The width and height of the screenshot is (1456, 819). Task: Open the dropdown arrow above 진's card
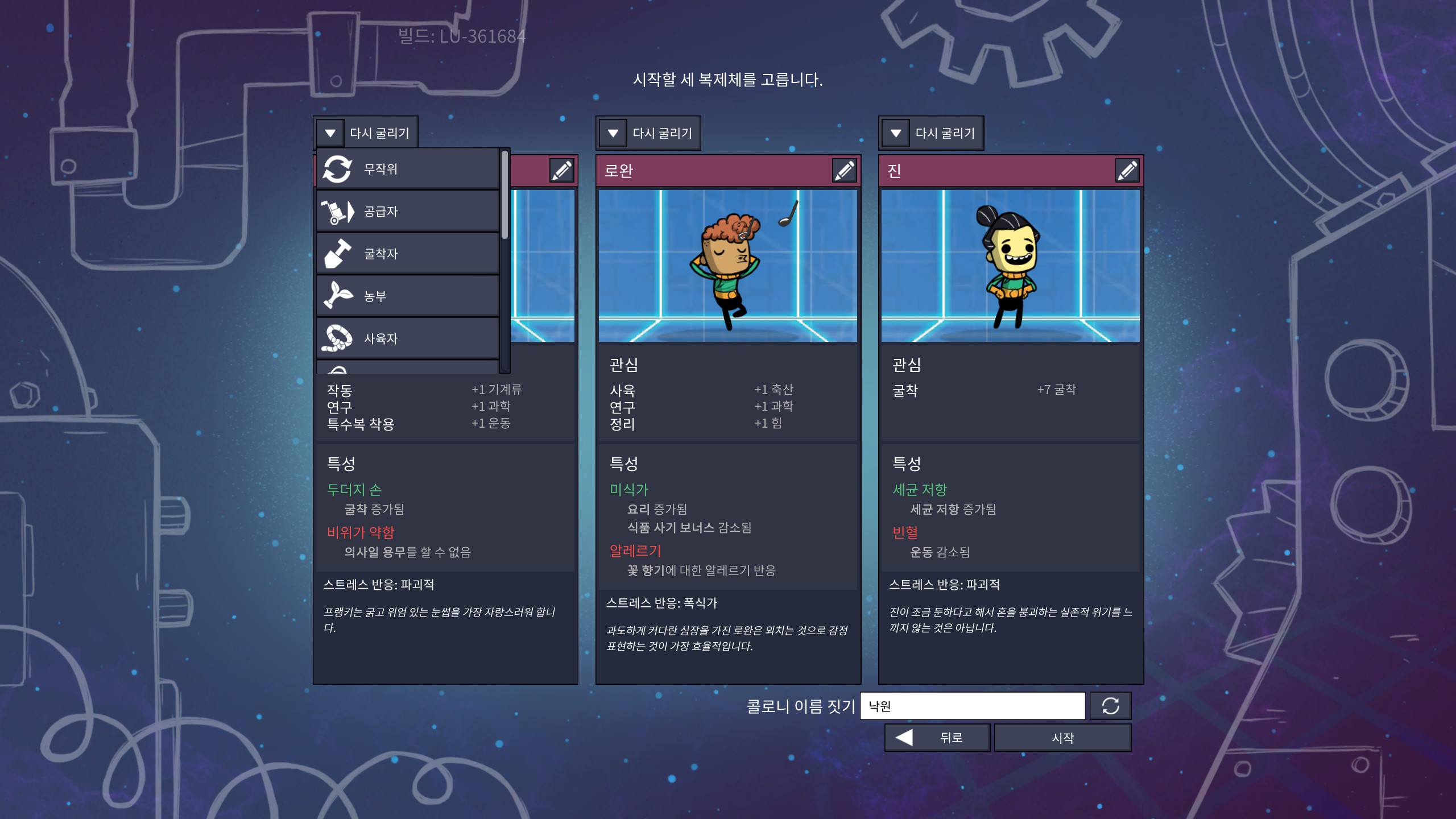896,133
